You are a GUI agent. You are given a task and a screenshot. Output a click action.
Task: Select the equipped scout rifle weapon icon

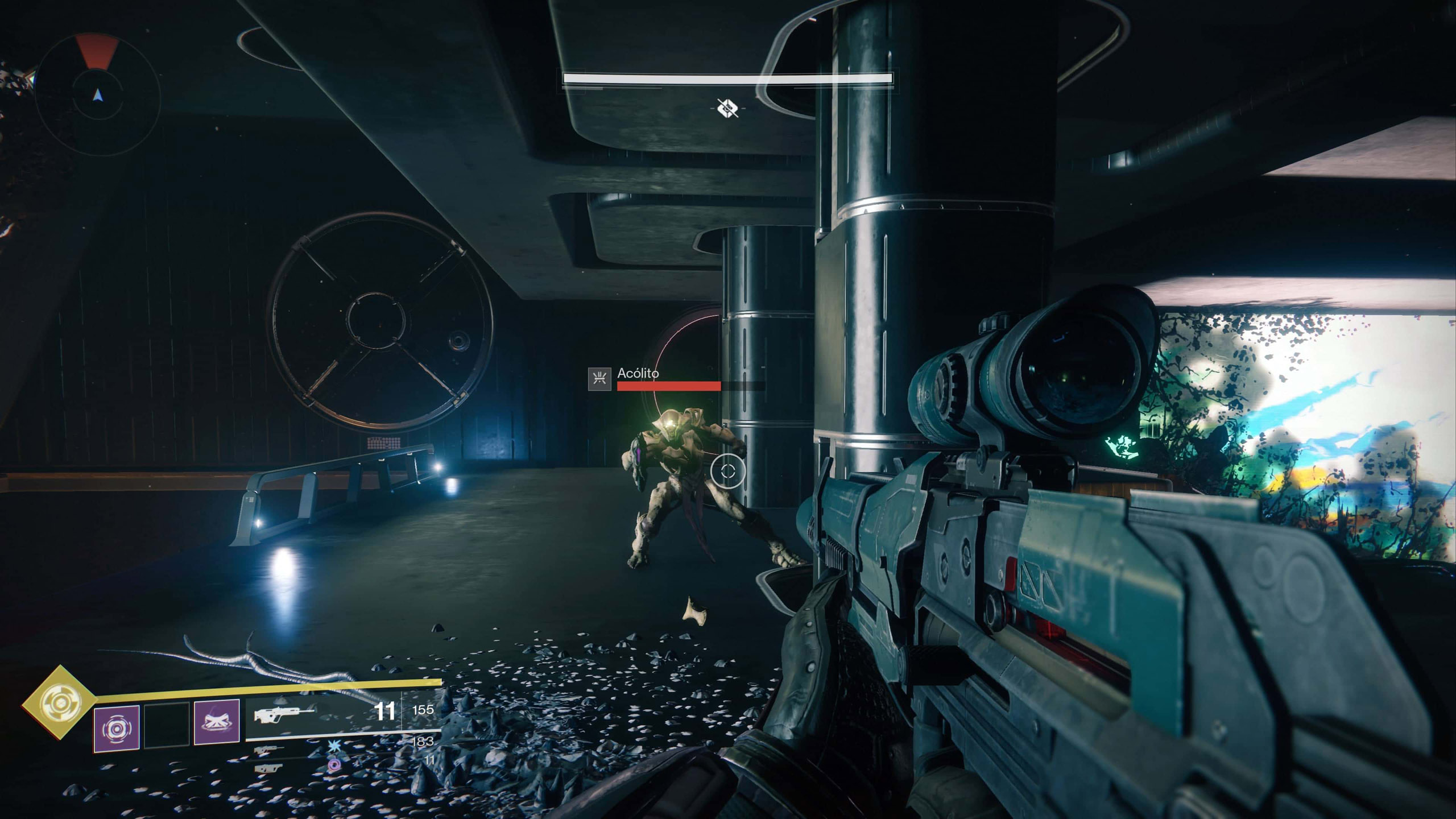point(284,714)
